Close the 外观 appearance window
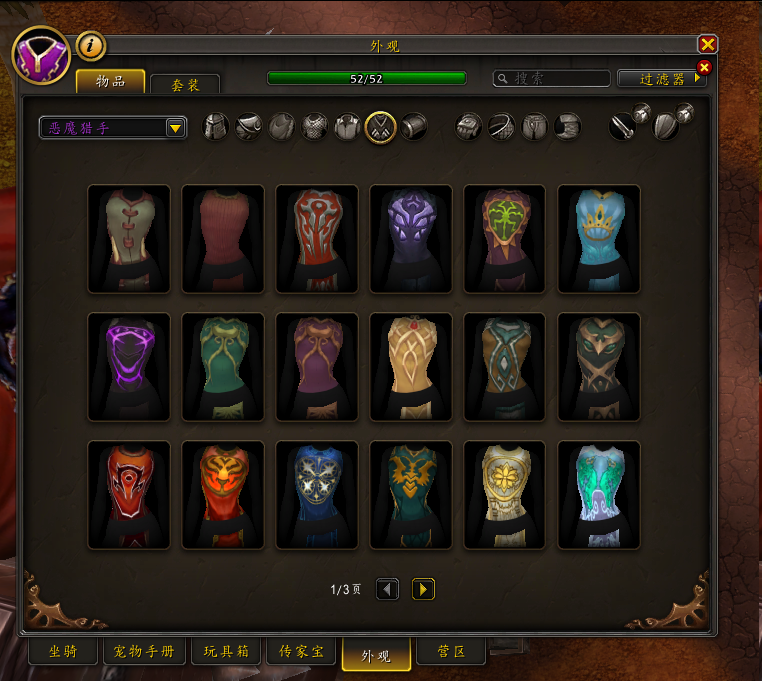Image resolution: width=762 pixels, height=681 pixels. (708, 44)
